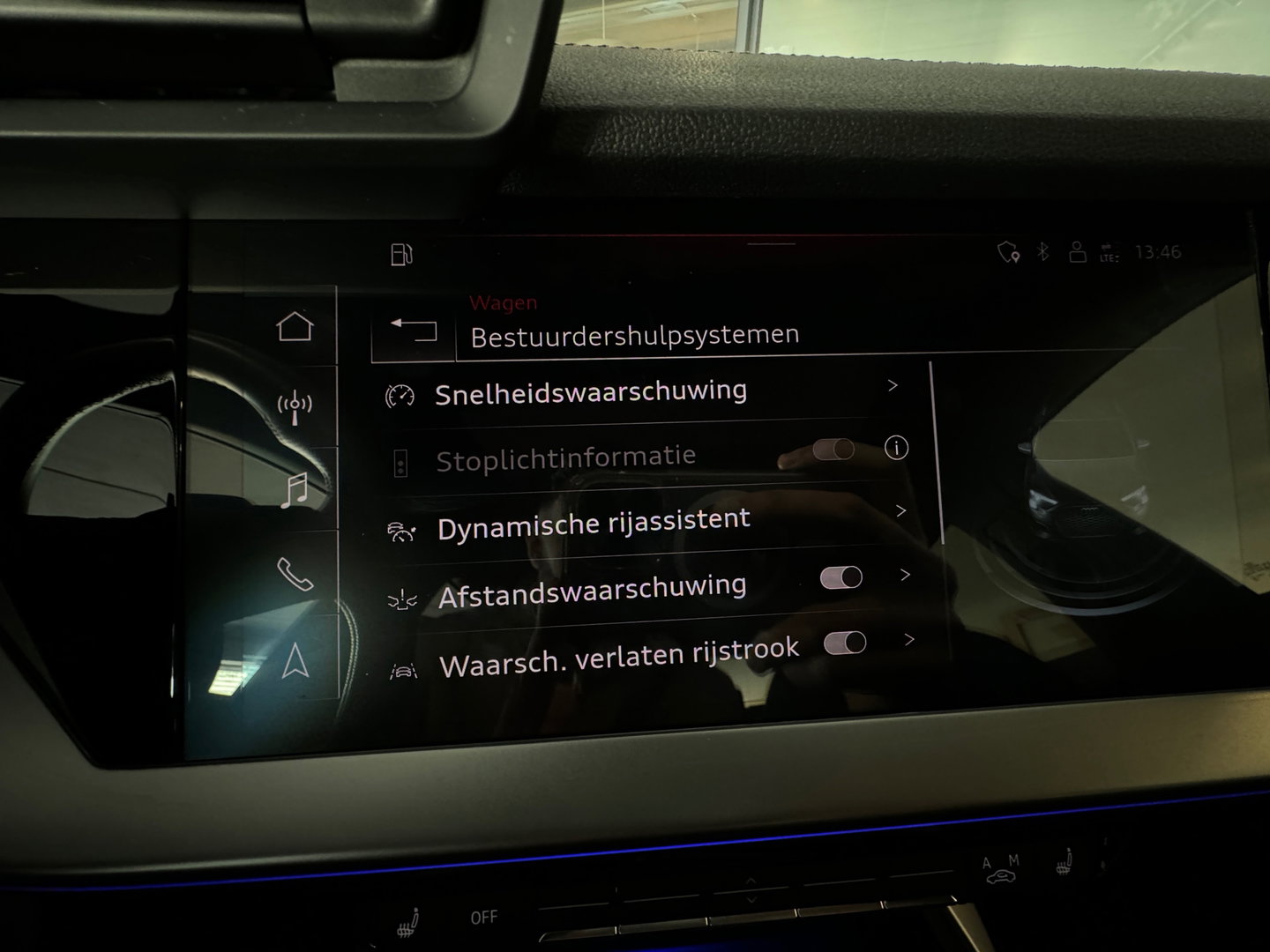Viewport: 1270px width, 952px height.
Task: Disable the Afstandswaarschuwing toggle
Action: (842, 576)
